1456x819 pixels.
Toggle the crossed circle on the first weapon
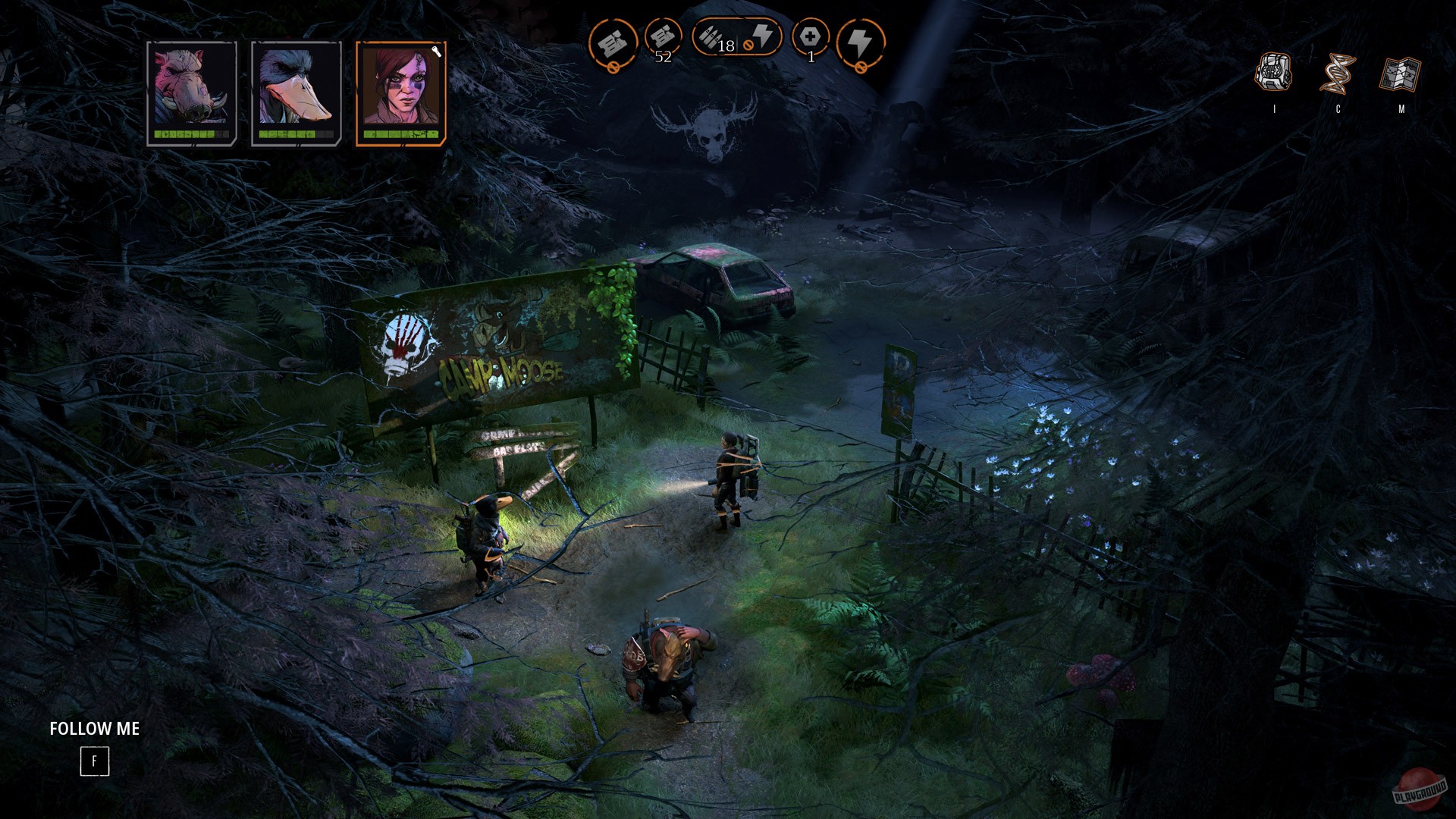[x=614, y=66]
